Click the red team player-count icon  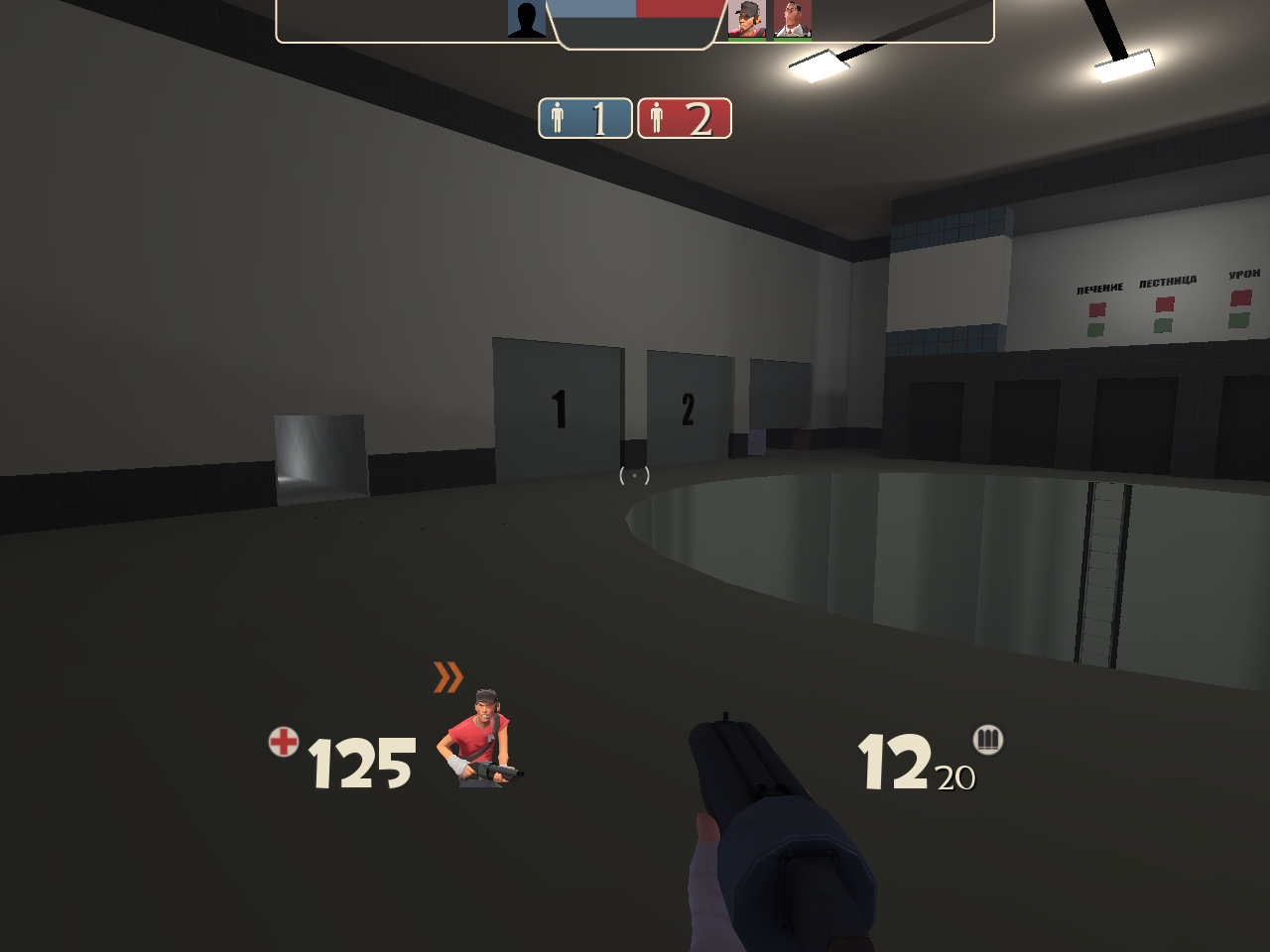(657, 119)
